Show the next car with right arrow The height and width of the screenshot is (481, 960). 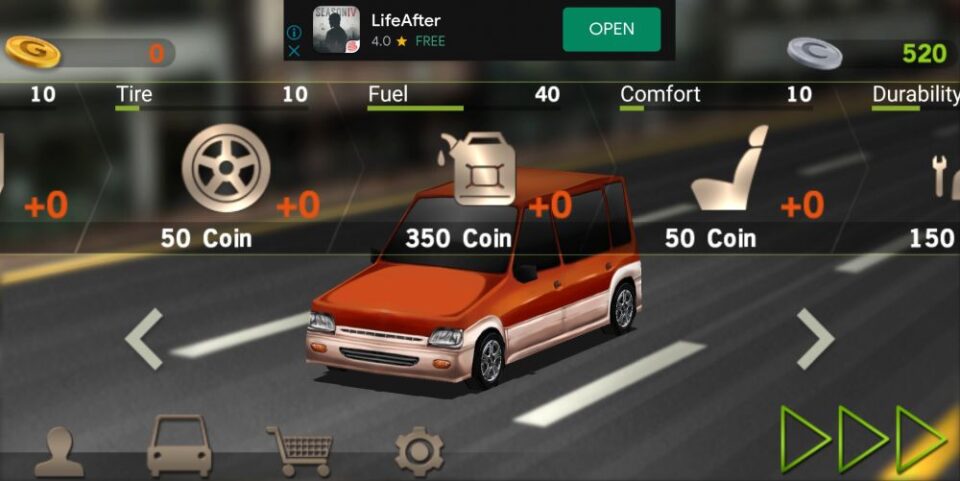point(814,339)
